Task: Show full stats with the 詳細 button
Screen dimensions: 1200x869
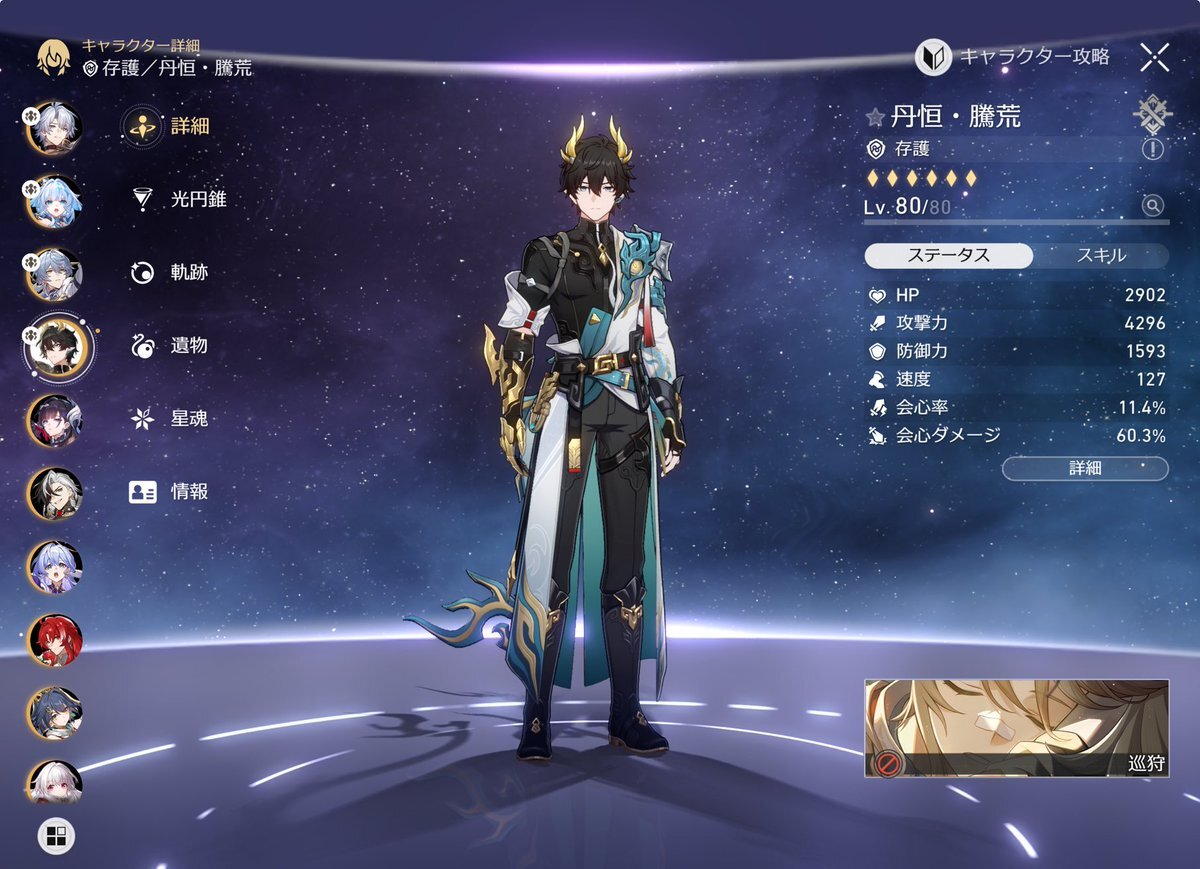Action: [1084, 468]
